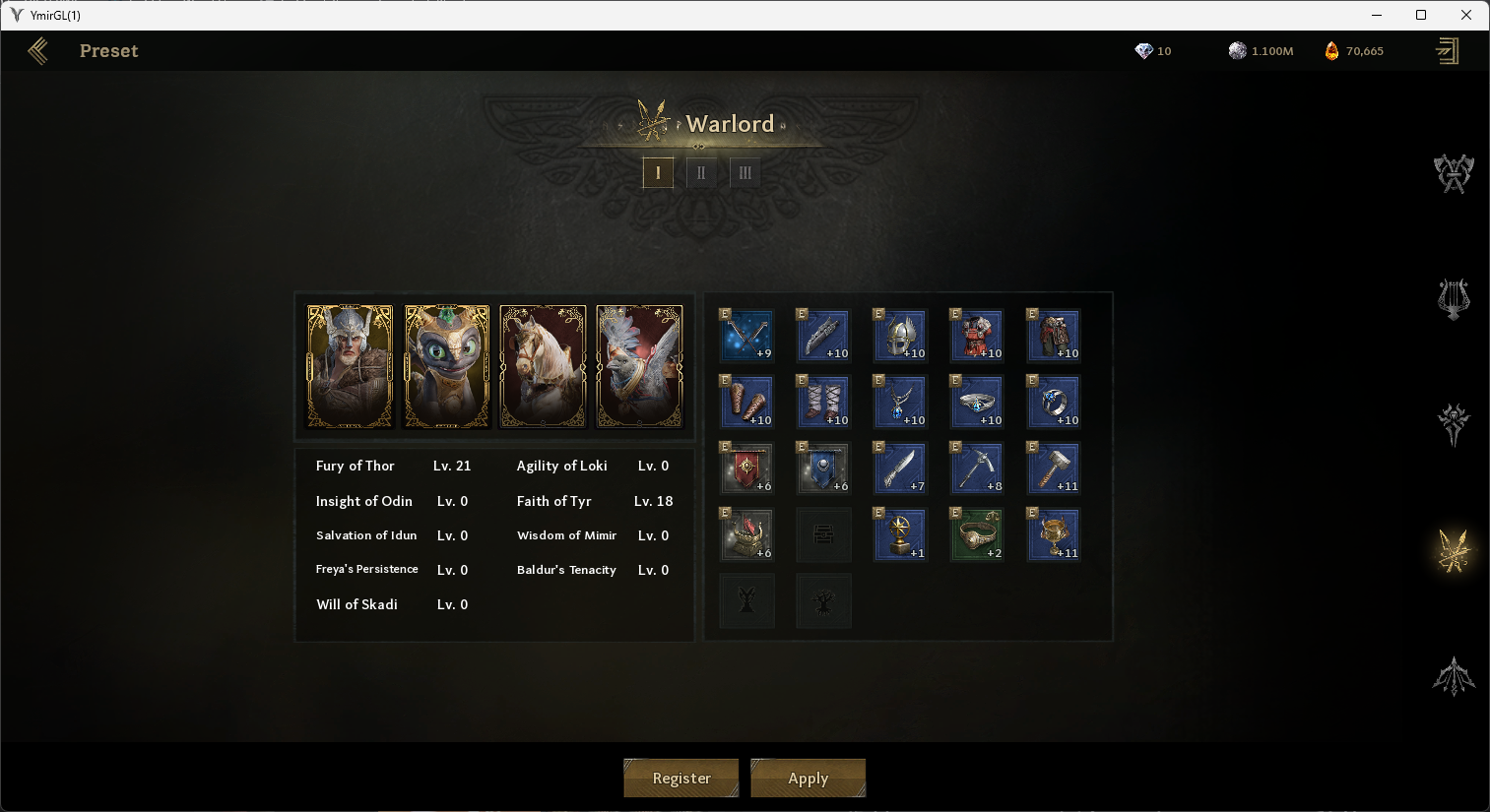
Task: Apply the current Warlord preset
Action: click(x=808, y=778)
